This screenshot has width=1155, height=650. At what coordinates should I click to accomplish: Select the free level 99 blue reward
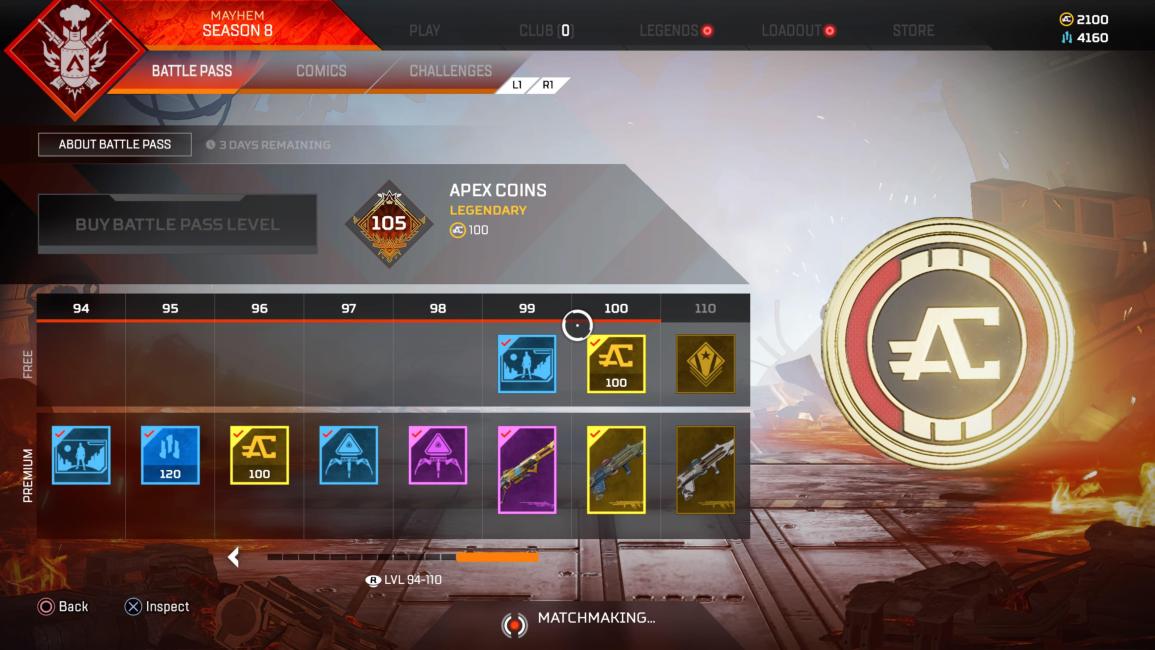527,364
